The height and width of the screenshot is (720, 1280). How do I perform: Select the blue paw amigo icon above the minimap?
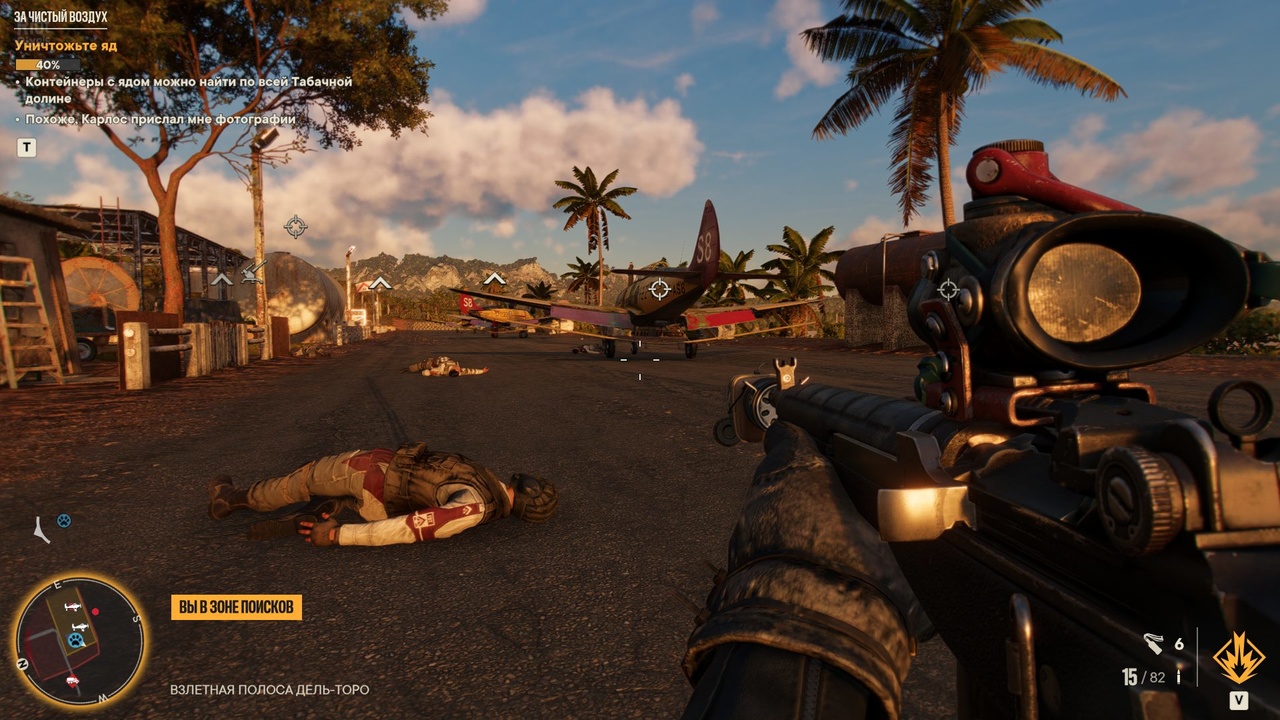[64, 521]
